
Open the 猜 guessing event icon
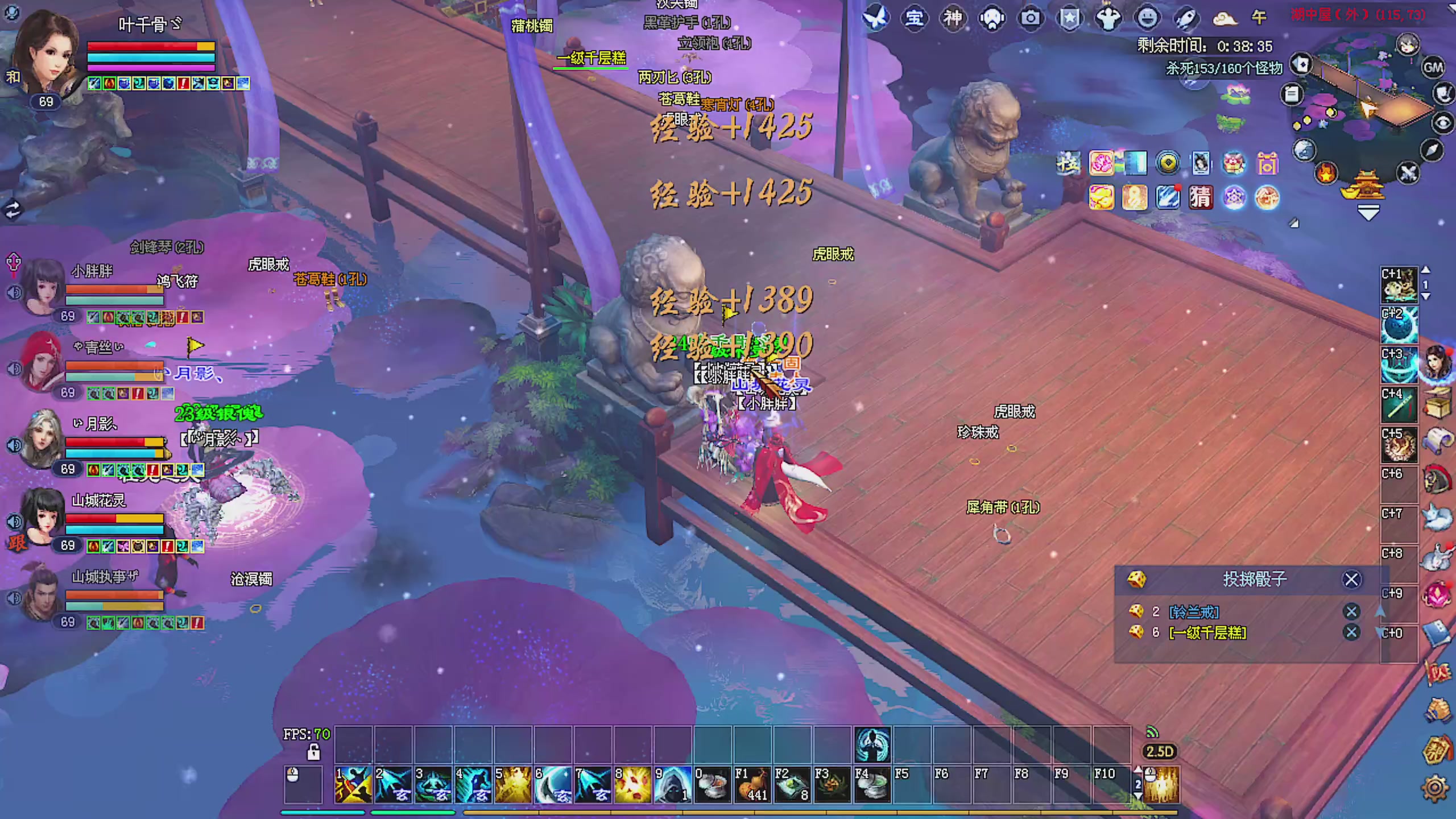tap(1200, 198)
